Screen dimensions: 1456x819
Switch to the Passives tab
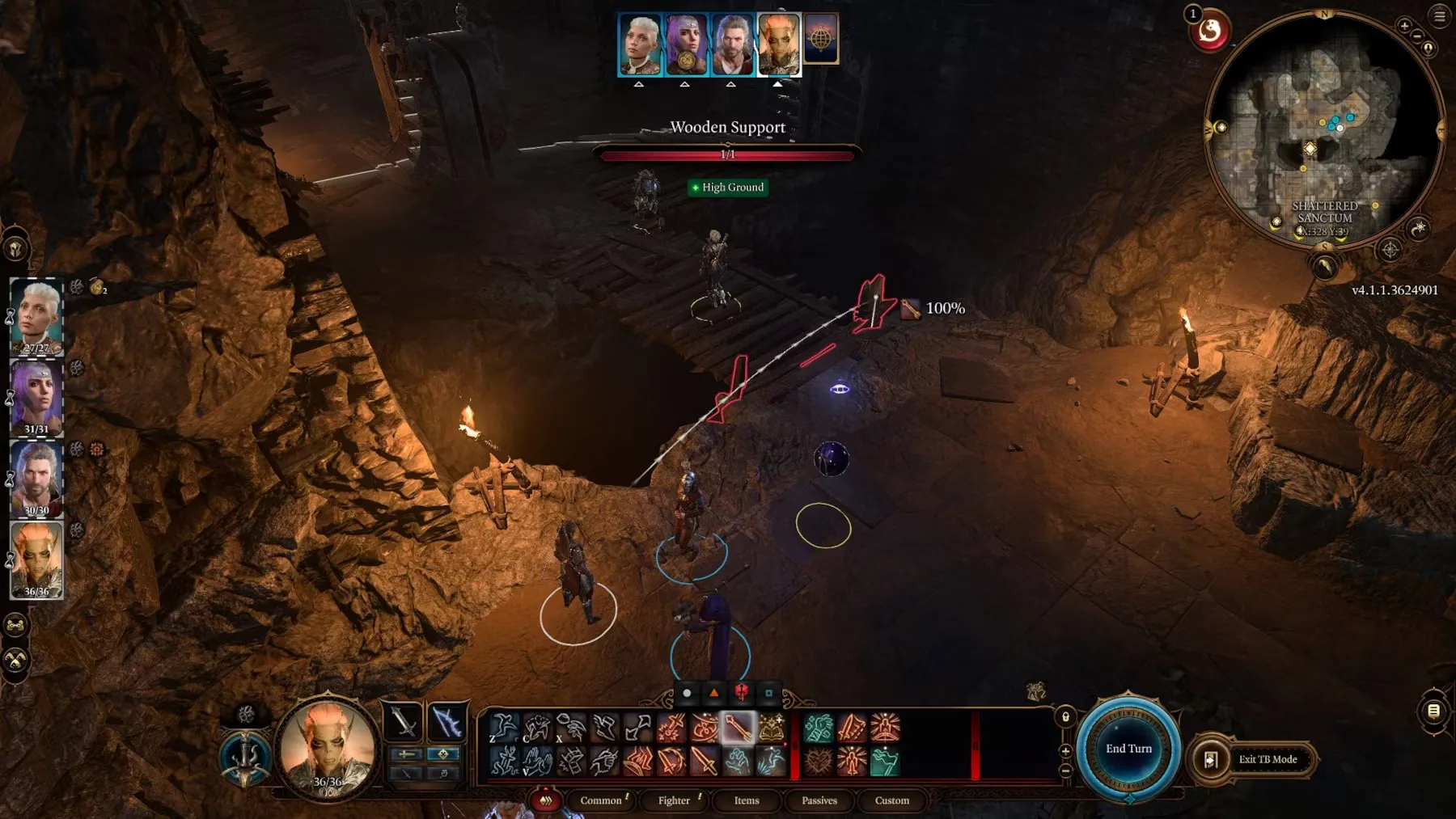pos(819,800)
